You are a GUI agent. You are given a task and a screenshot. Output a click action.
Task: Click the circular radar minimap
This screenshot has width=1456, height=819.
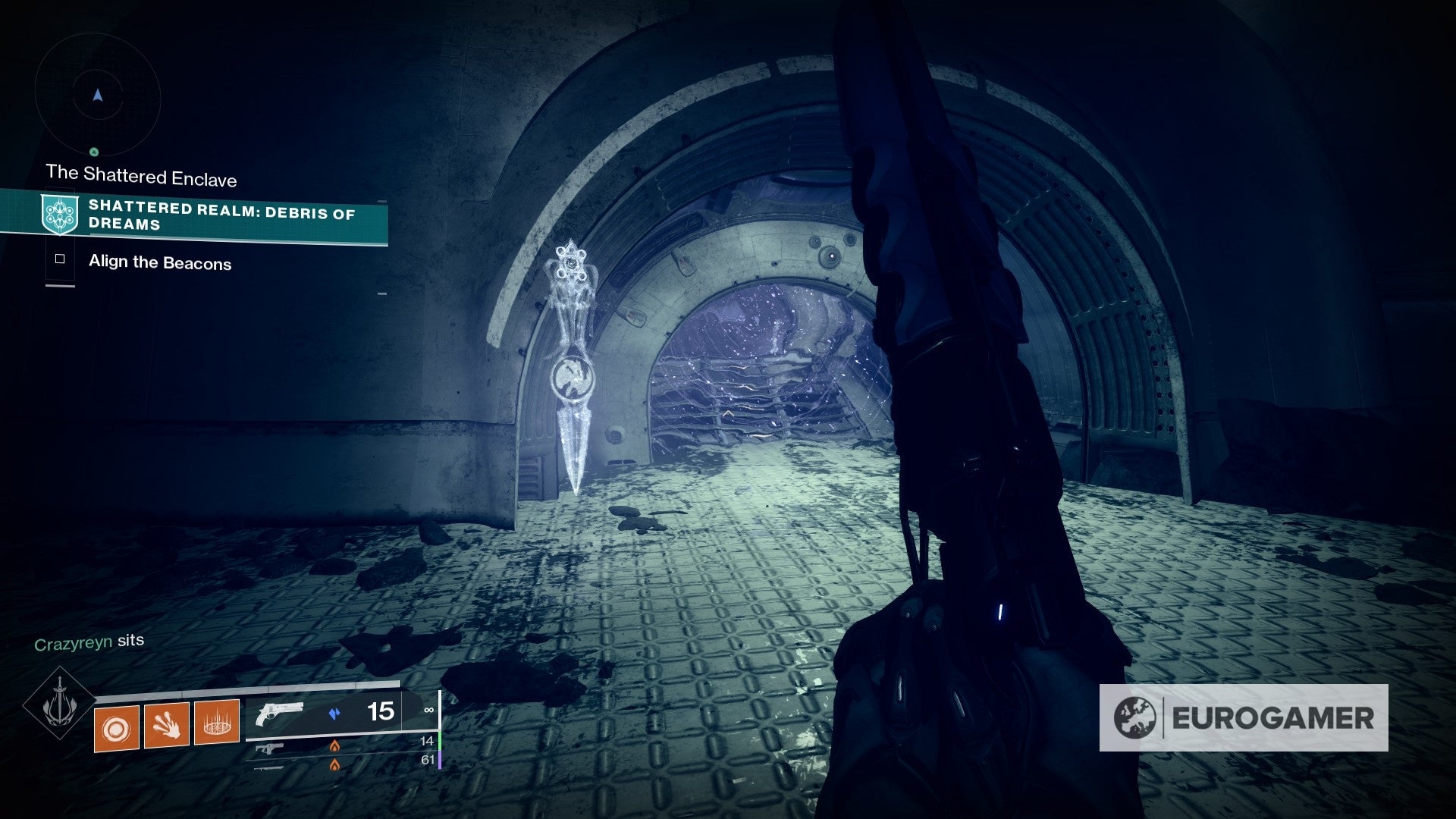coord(97,96)
